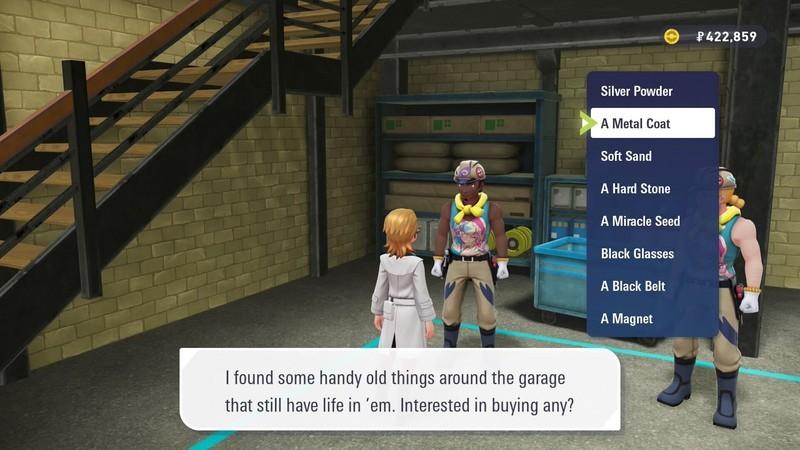Screen dimensions: 800x450
Task: Choose A Miracle Seed to buy
Action: click(640, 221)
